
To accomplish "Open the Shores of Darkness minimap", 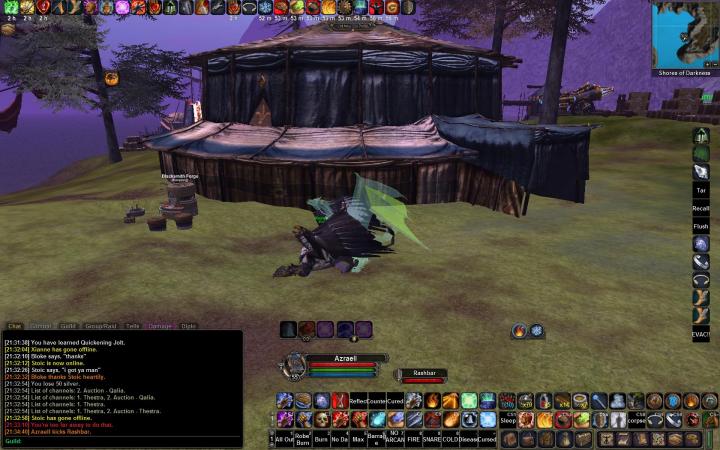I will coord(685,34).
